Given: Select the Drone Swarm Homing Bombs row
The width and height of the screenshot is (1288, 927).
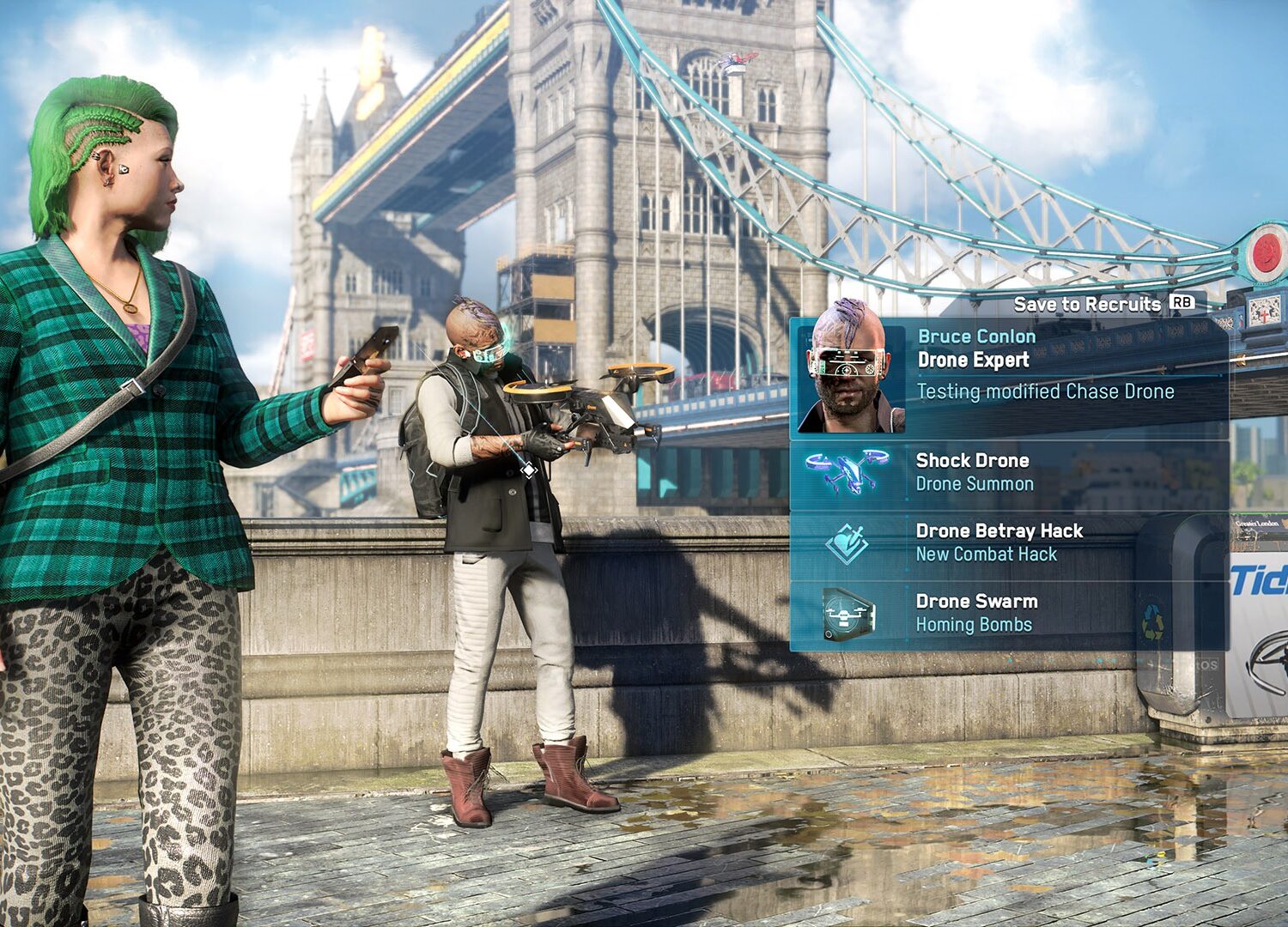Looking at the screenshot, I should (1009, 614).
